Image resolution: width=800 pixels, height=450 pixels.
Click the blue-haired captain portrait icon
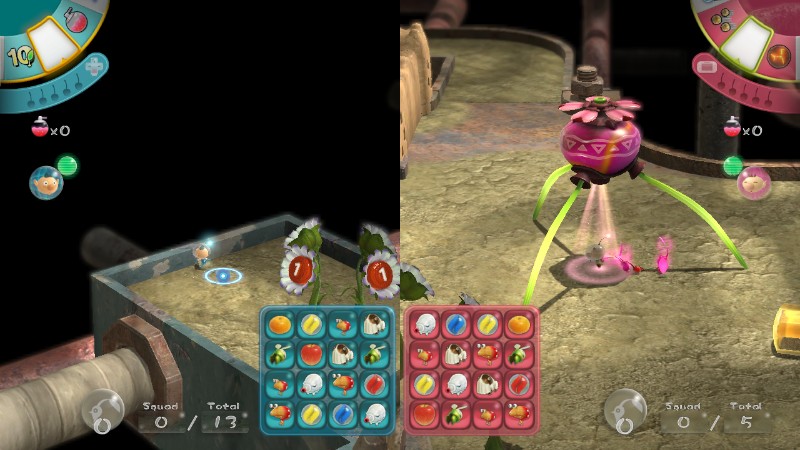44,183
